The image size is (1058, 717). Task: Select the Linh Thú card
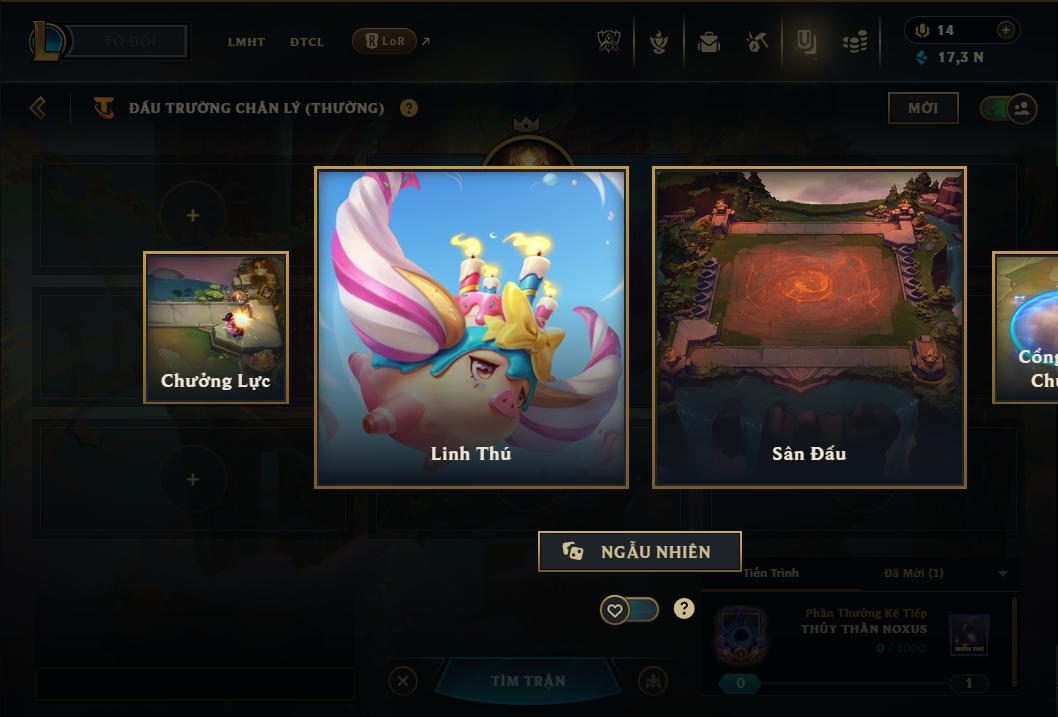pos(471,327)
